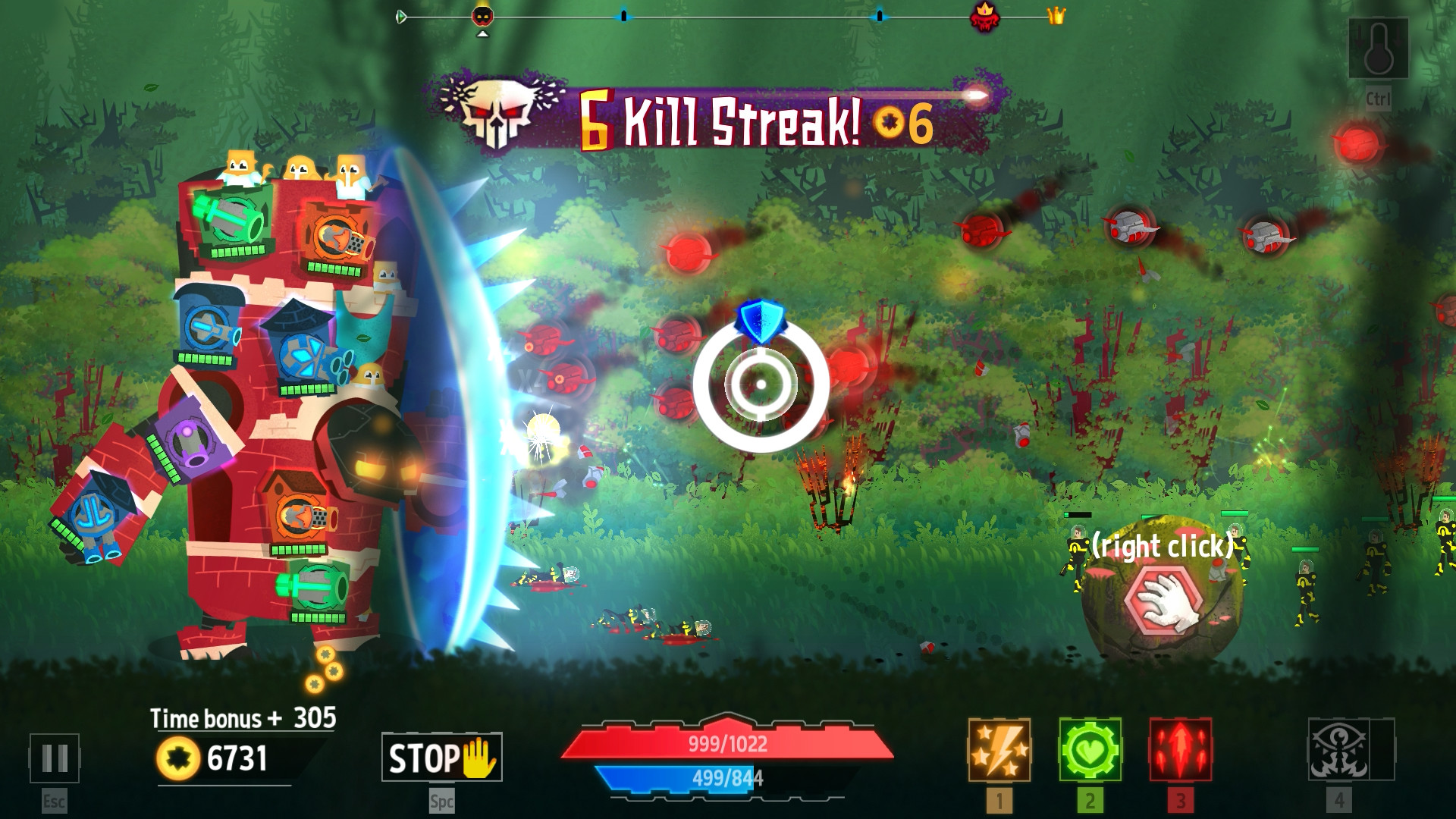Click the Time bonus +305 label
Viewport: 1456px width, 819px height.
[x=243, y=717]
